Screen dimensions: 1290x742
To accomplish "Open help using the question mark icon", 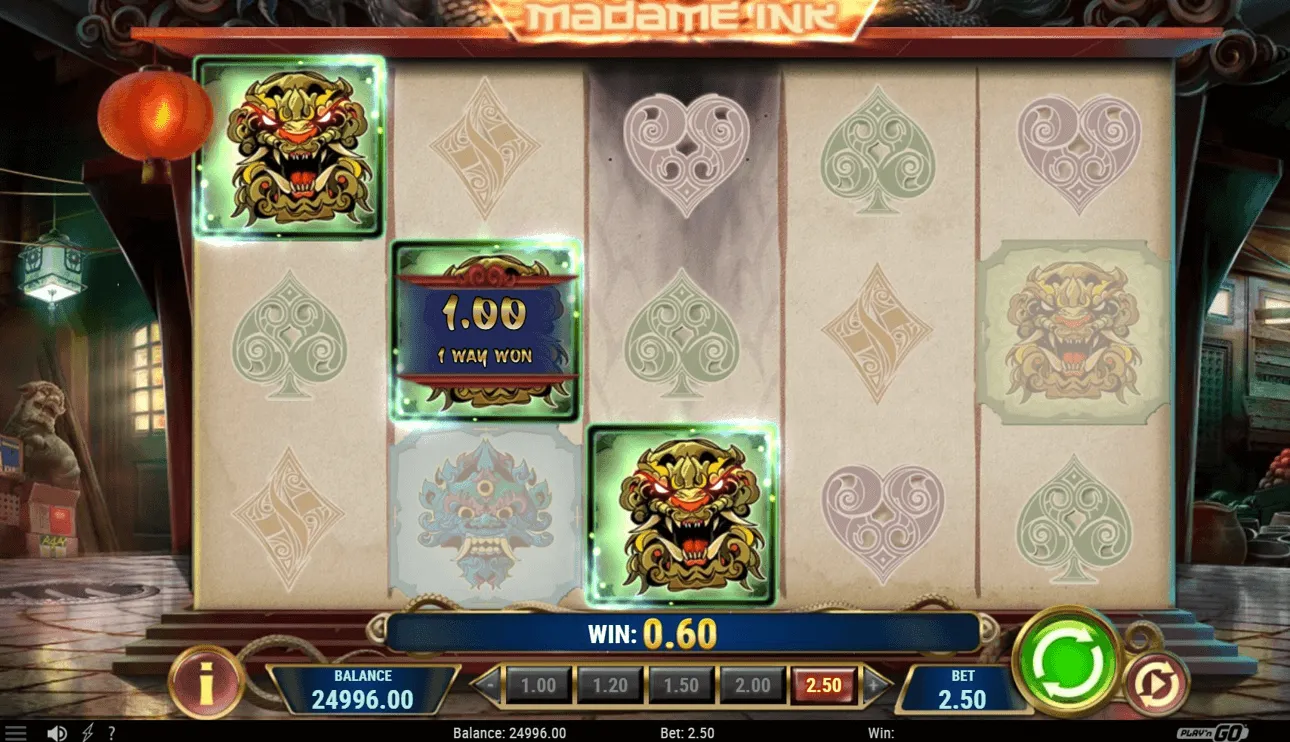I will click(113, 732).
